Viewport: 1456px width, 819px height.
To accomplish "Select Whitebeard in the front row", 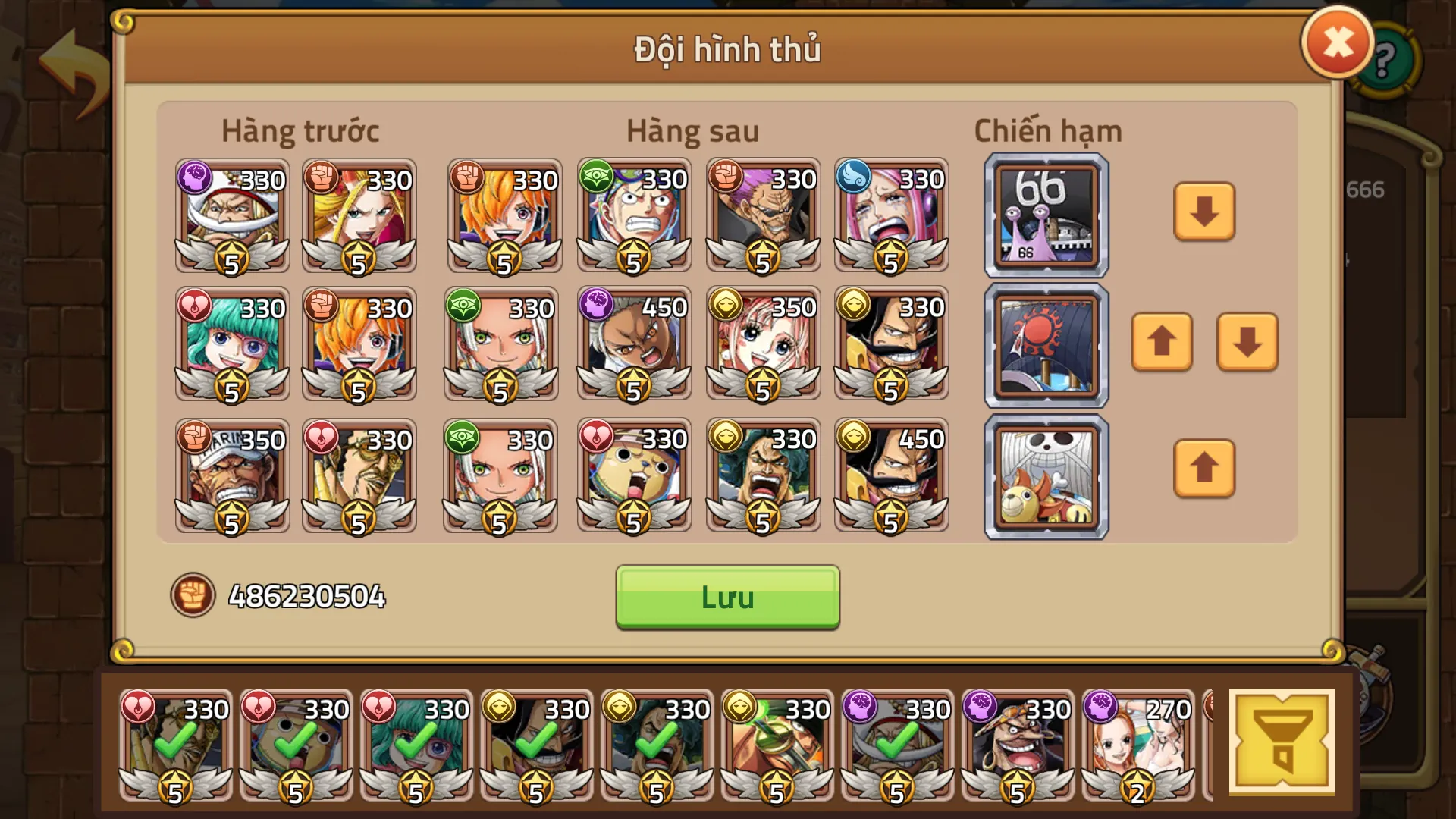I will (231, 215).
